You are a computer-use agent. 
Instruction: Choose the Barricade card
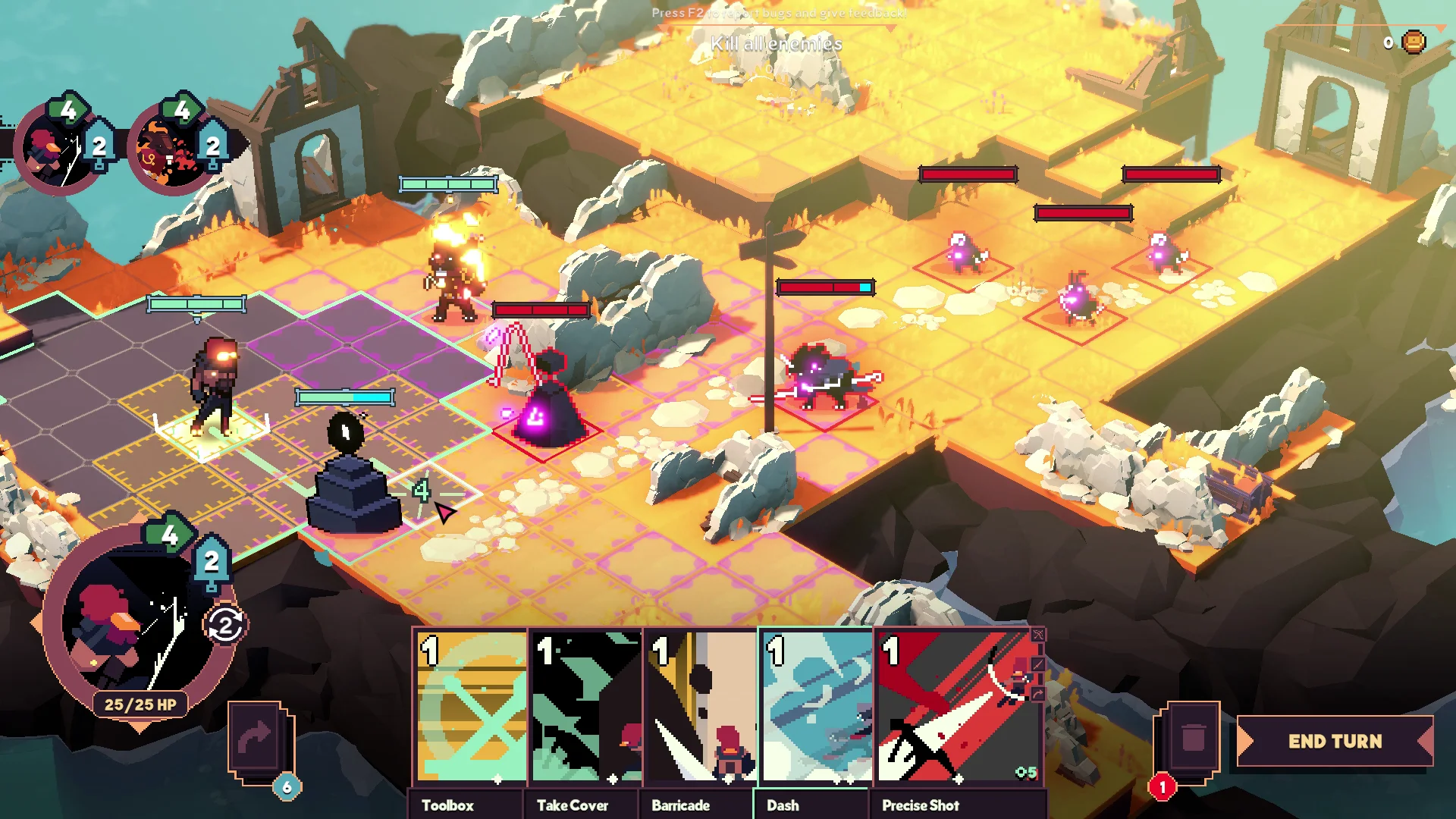click(x=701, y=709)
